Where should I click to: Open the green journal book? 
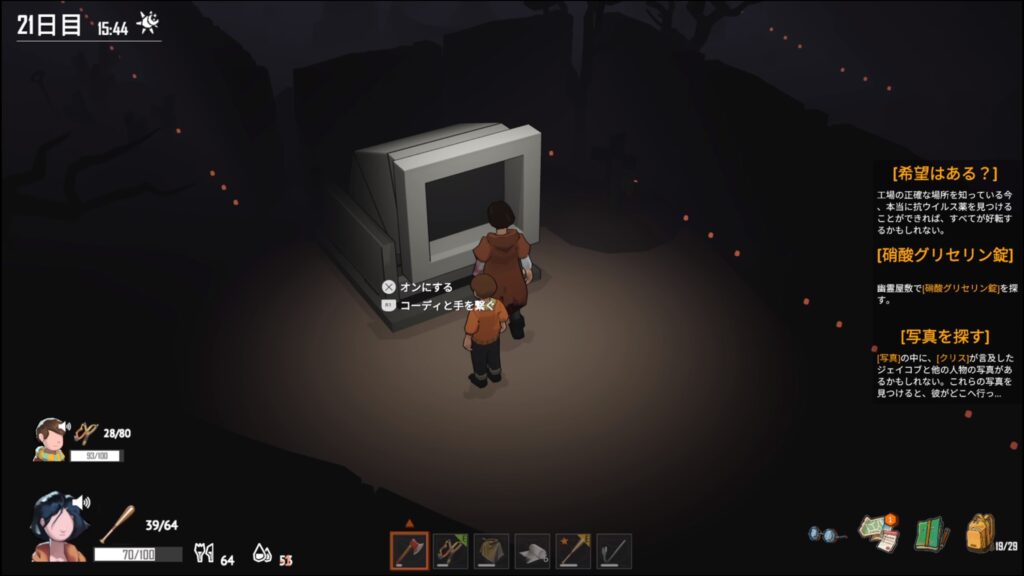[930, 533]
